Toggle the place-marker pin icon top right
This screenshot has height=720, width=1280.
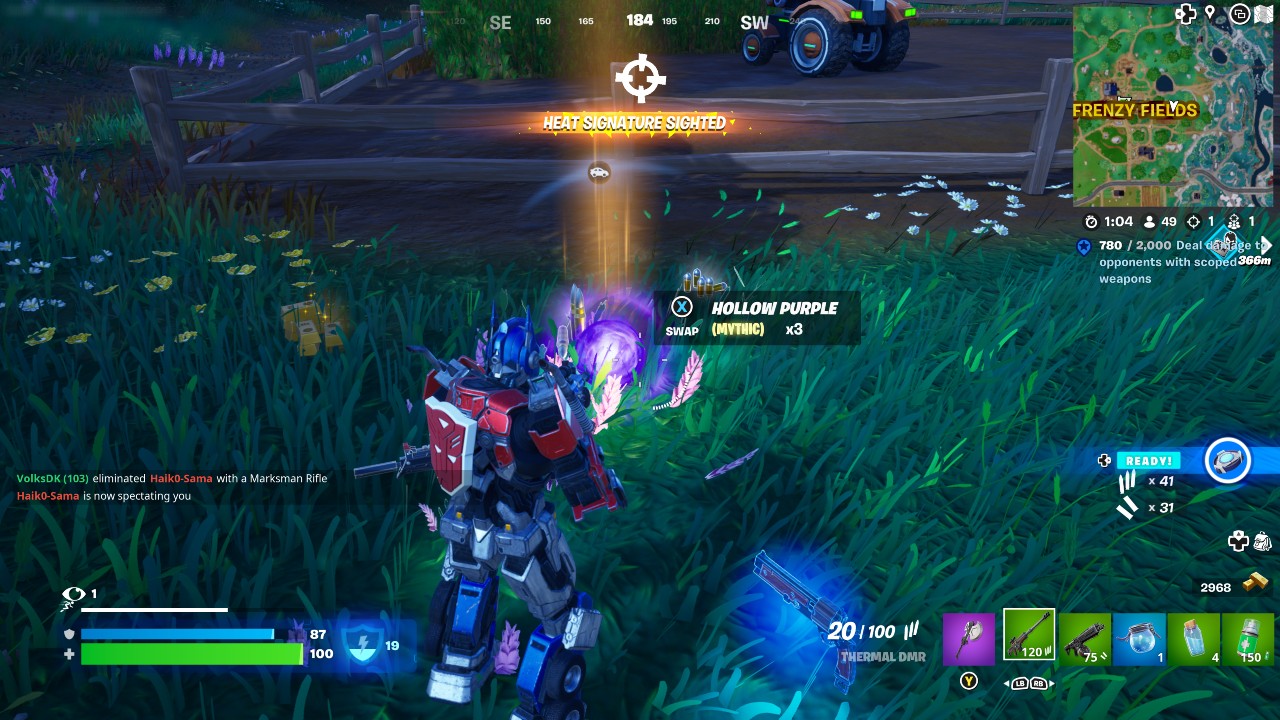click(x=1212, y=14)
